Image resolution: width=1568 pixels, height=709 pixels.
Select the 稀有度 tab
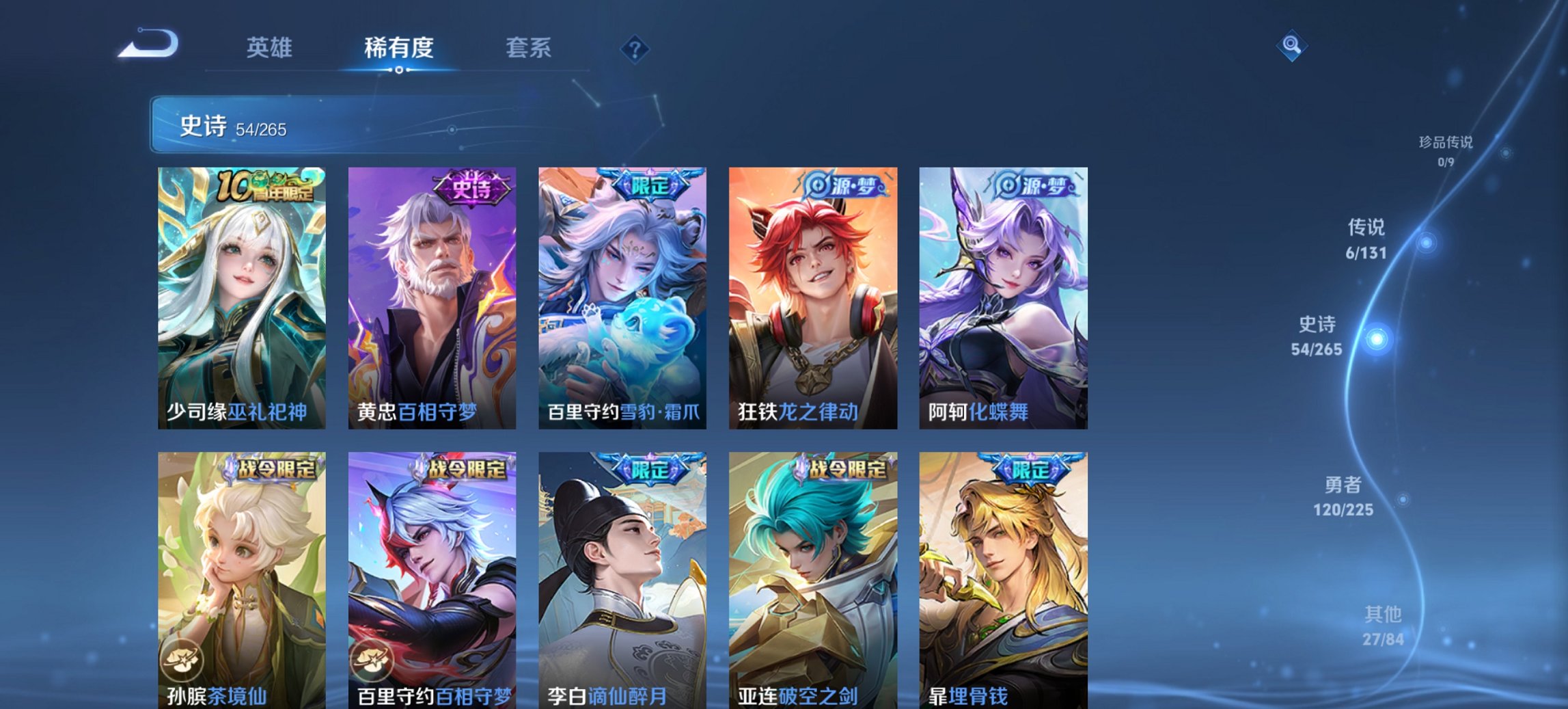click(x=398, y=48)
